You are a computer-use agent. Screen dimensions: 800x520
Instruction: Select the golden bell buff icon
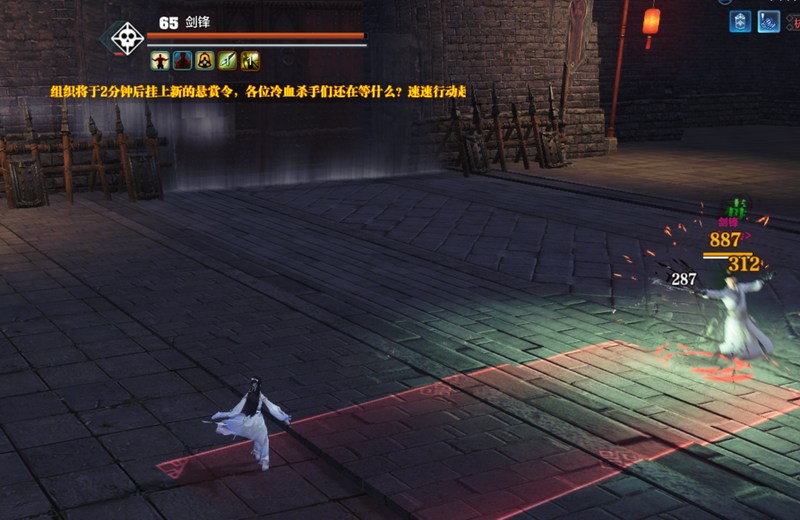coord(204,61)
